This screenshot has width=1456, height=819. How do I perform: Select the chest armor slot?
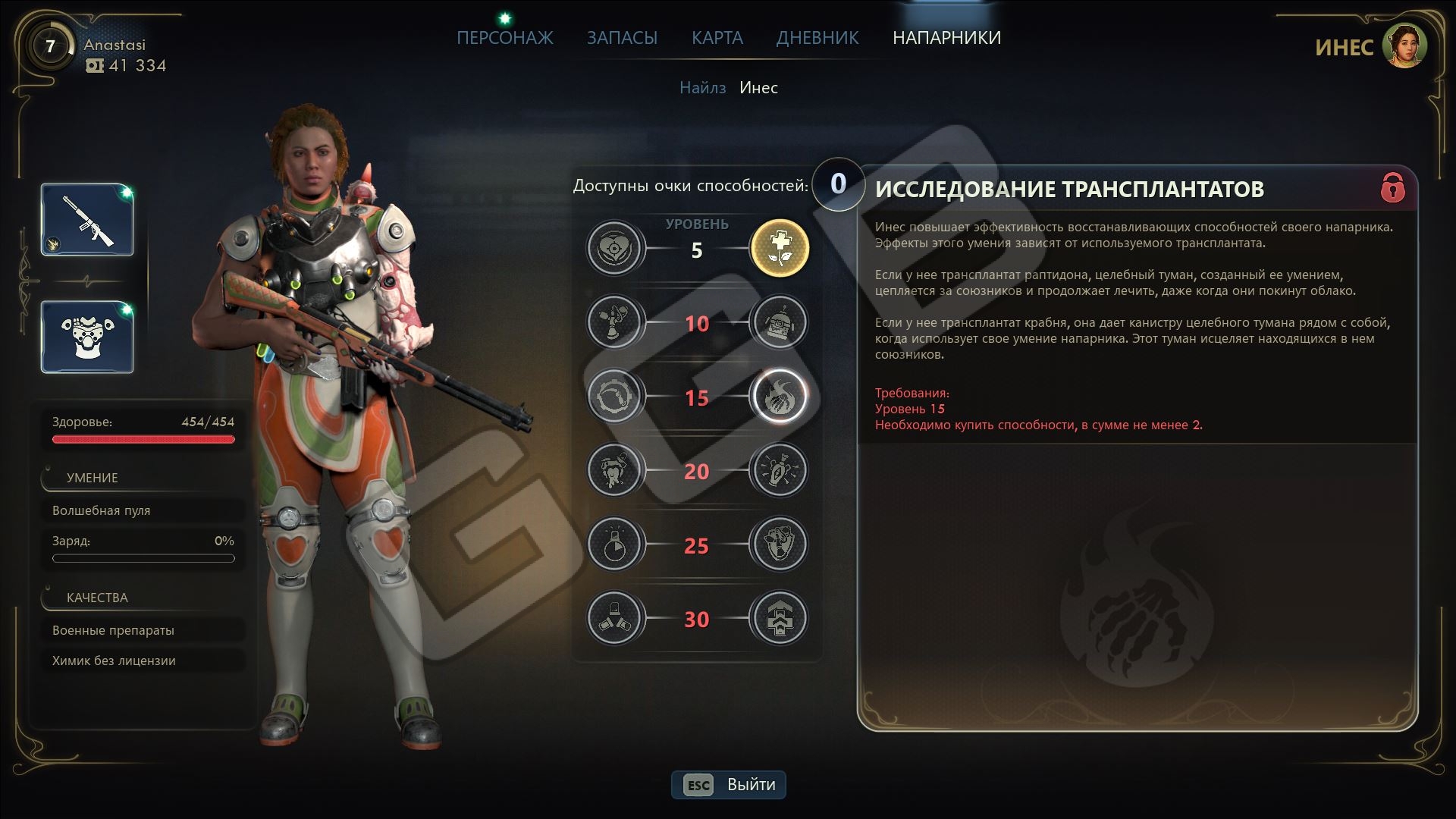(87, 337)
